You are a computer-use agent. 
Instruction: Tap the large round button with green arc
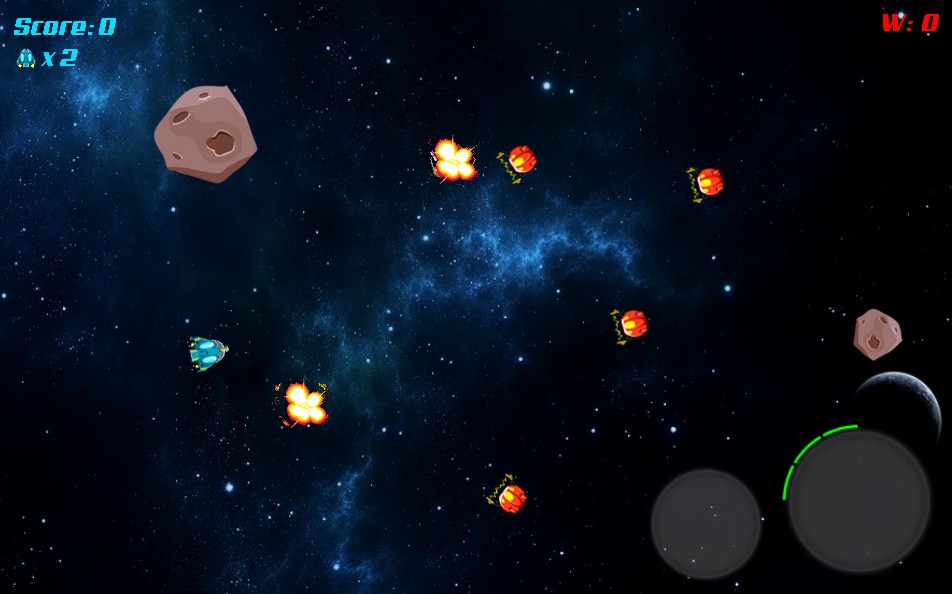coord(859,501)
